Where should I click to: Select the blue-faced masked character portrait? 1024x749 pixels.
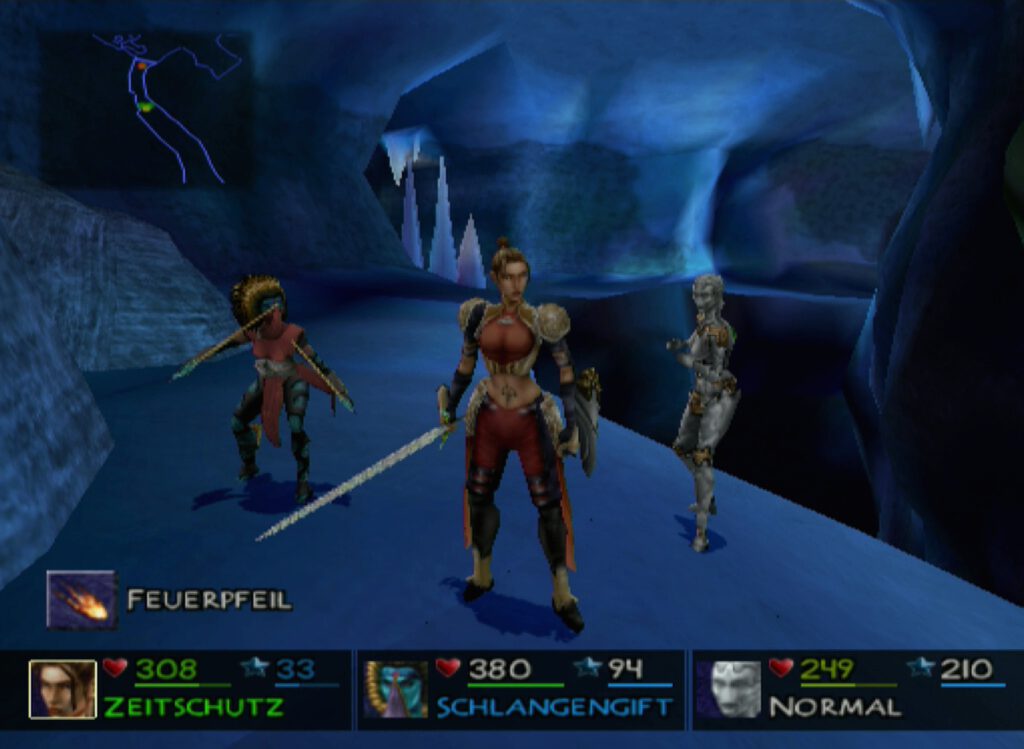click(x=396, y=689)
